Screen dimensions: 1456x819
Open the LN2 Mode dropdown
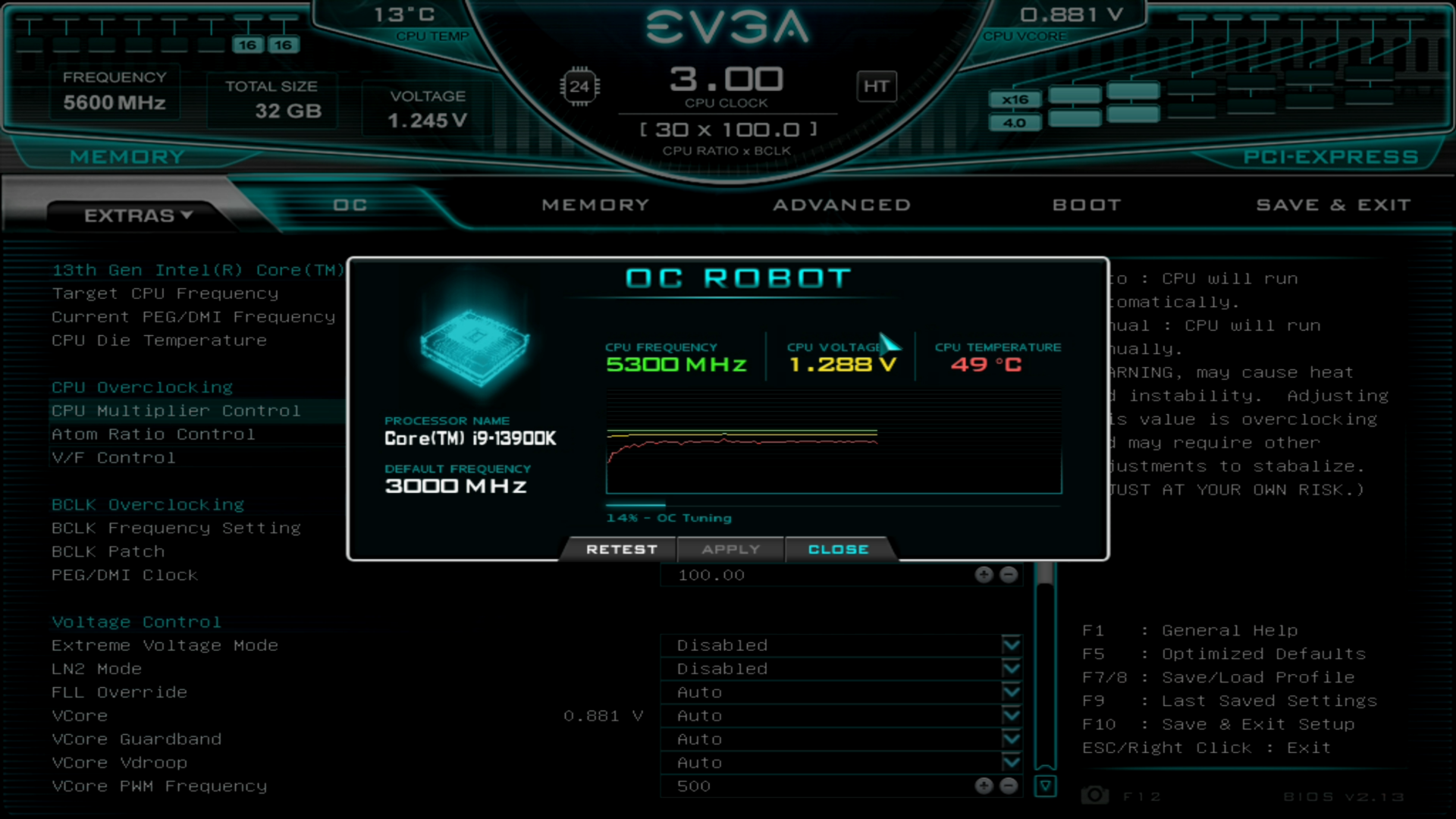pyautogui.click(x=1011, y=668)
